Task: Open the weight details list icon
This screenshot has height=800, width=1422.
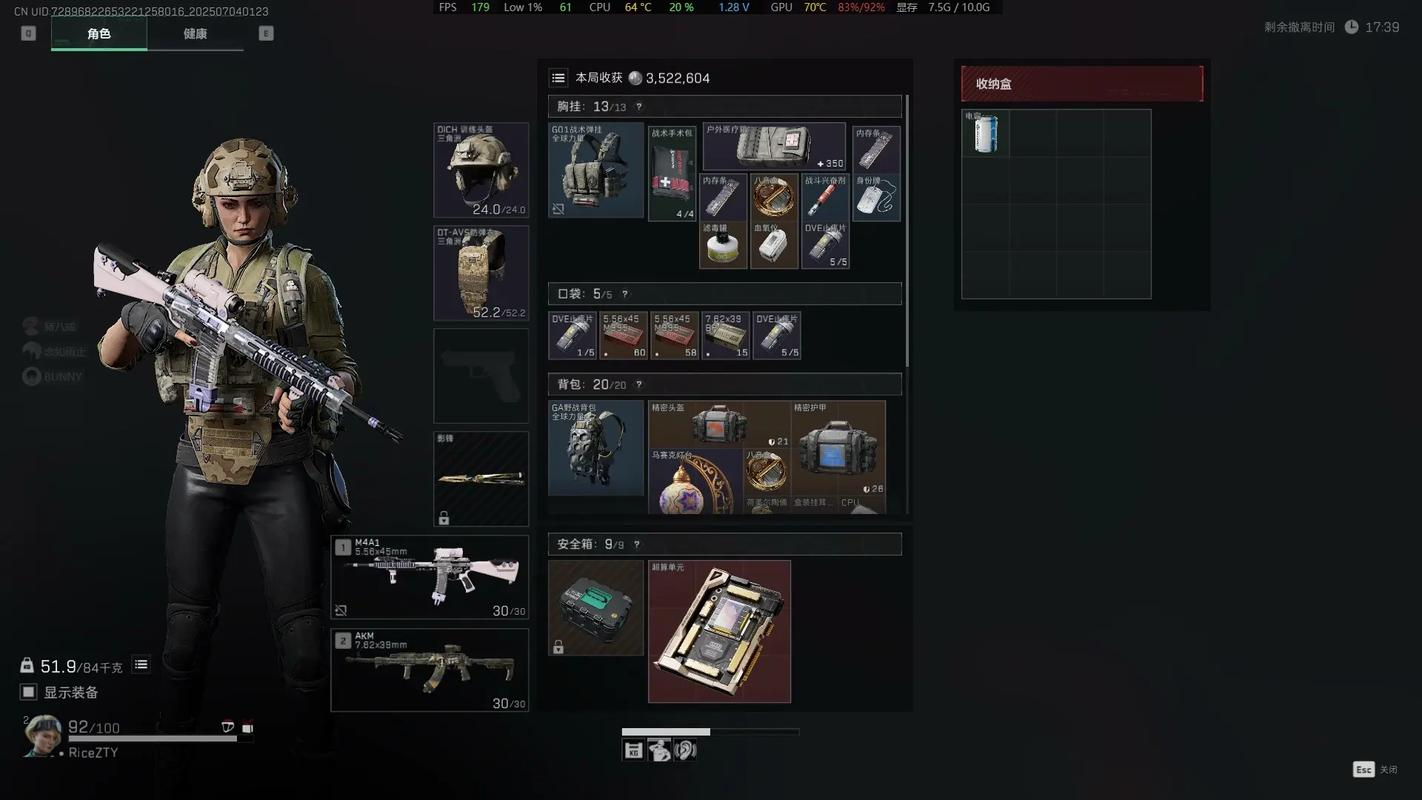Action: point(142,665)
